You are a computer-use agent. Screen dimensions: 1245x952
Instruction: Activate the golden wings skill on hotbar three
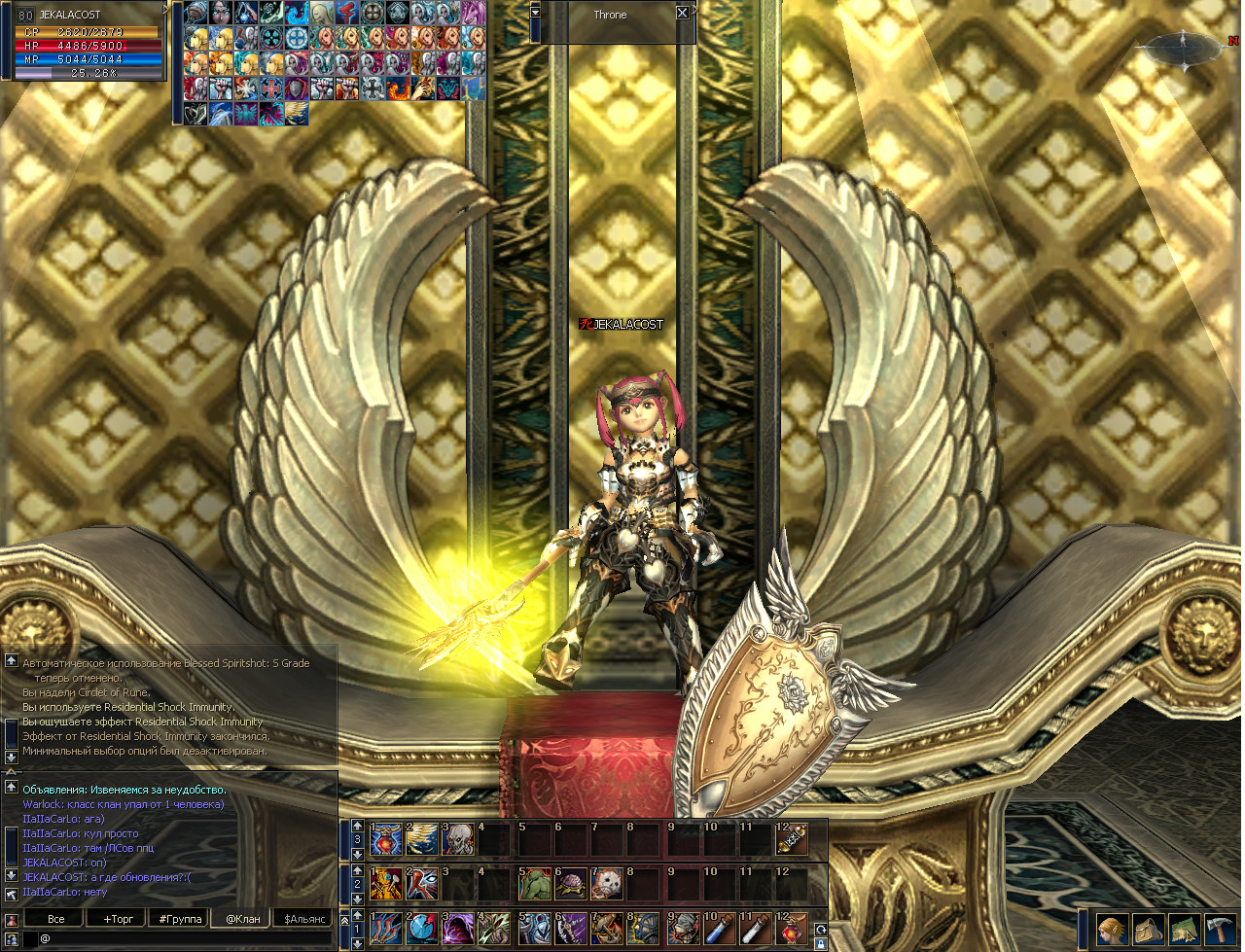pos(422,839)
